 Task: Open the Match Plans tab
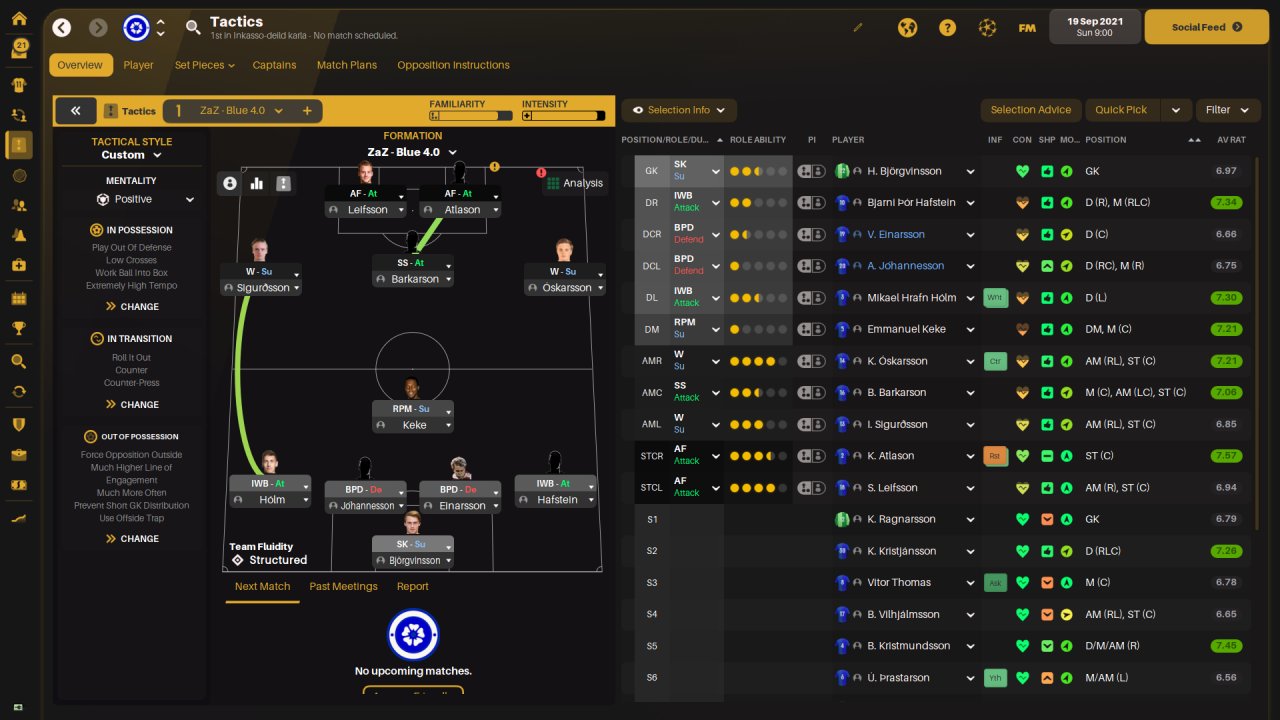347,65
